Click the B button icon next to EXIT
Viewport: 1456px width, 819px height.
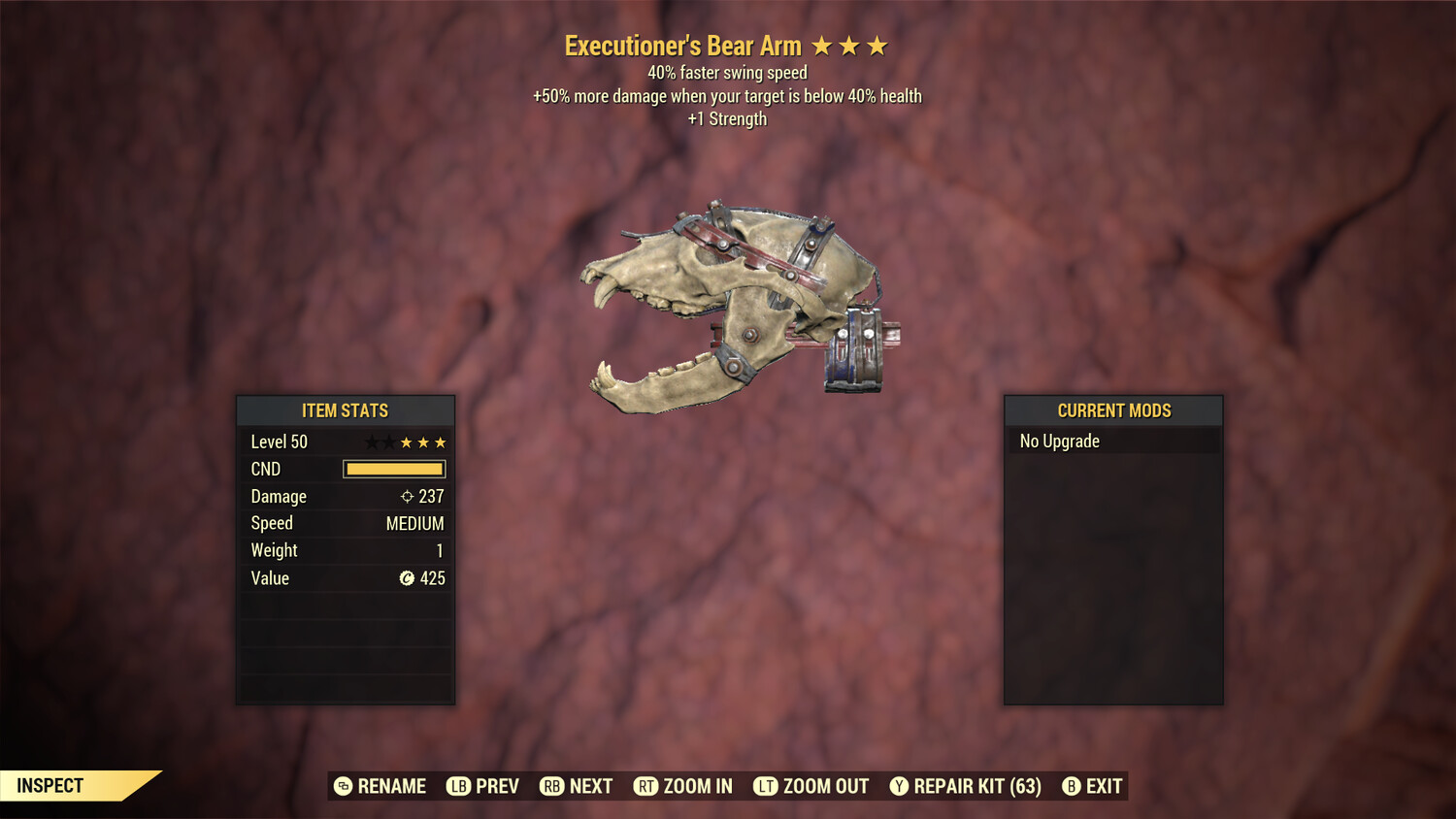[1072, 786]
